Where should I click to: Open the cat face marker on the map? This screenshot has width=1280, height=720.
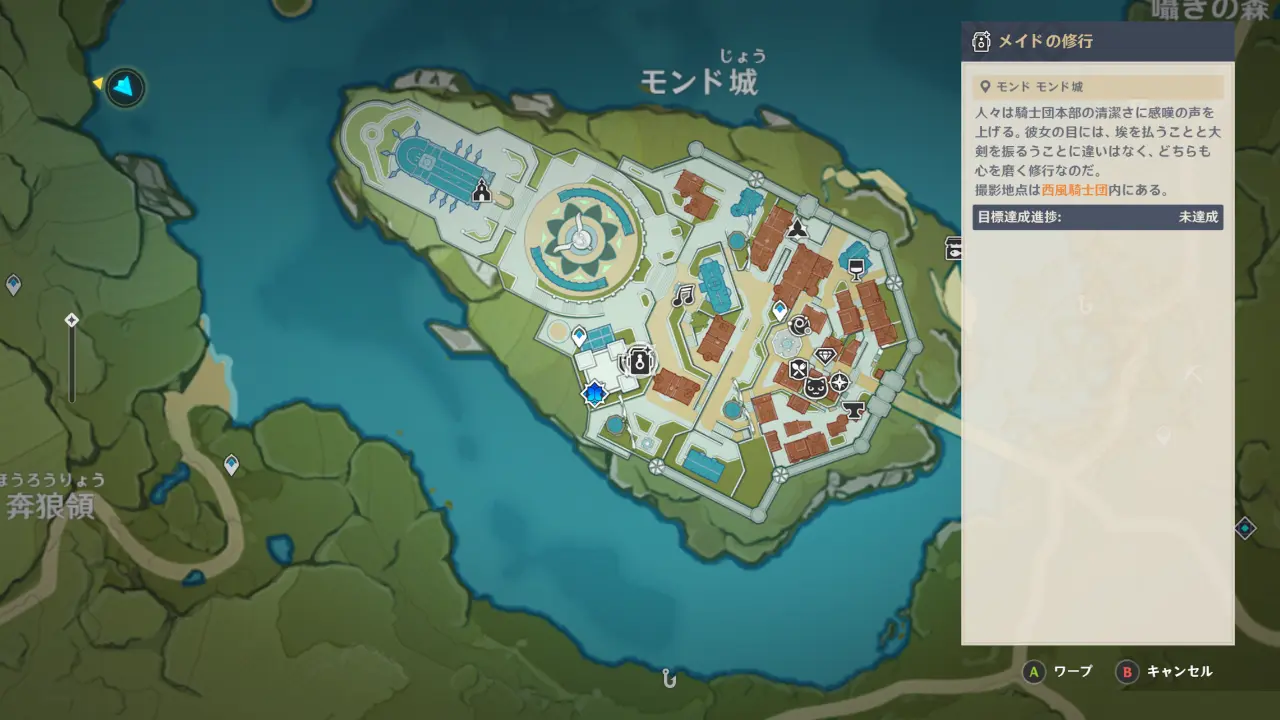[816, 388]
